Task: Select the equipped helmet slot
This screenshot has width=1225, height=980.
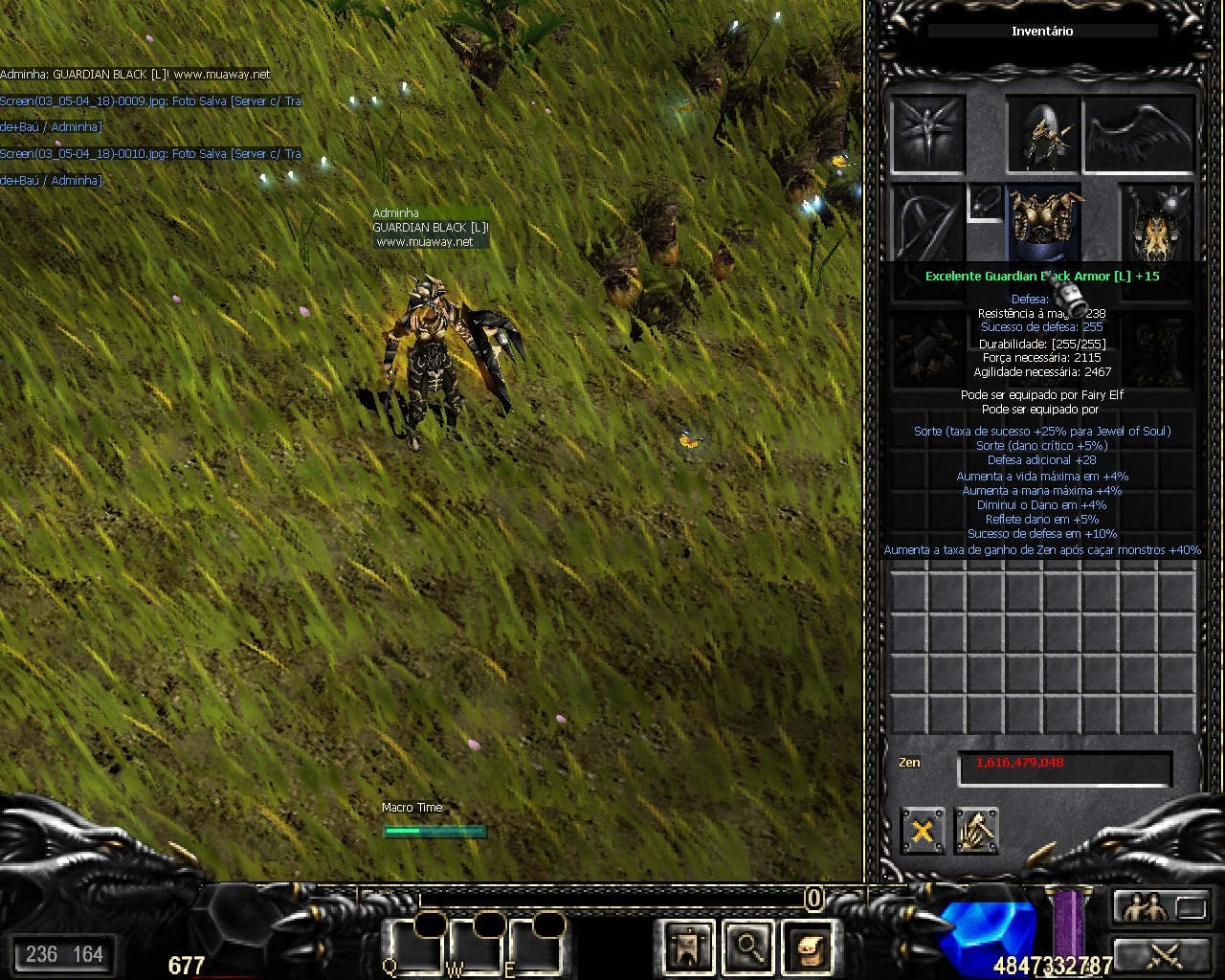Action: click(1043, 134)
